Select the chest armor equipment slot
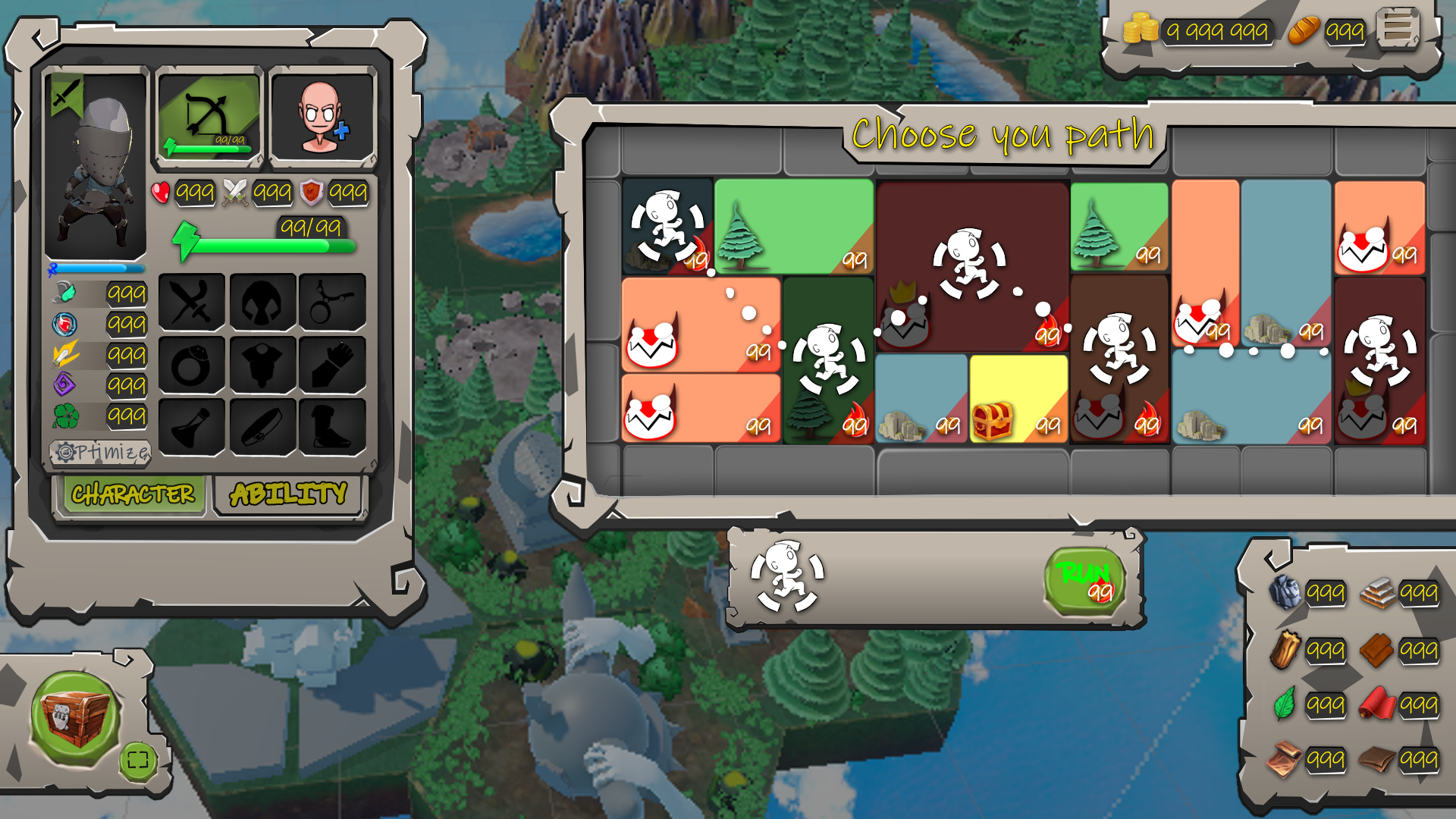 click(x=262, y=366)
